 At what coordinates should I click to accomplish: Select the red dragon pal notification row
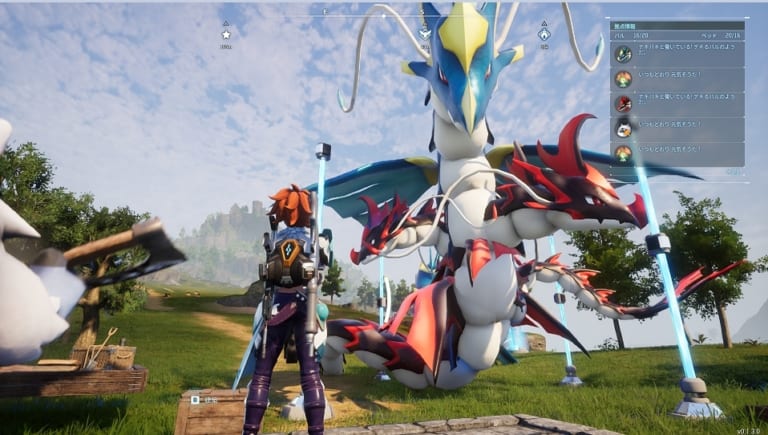click(x=676, y=103)
